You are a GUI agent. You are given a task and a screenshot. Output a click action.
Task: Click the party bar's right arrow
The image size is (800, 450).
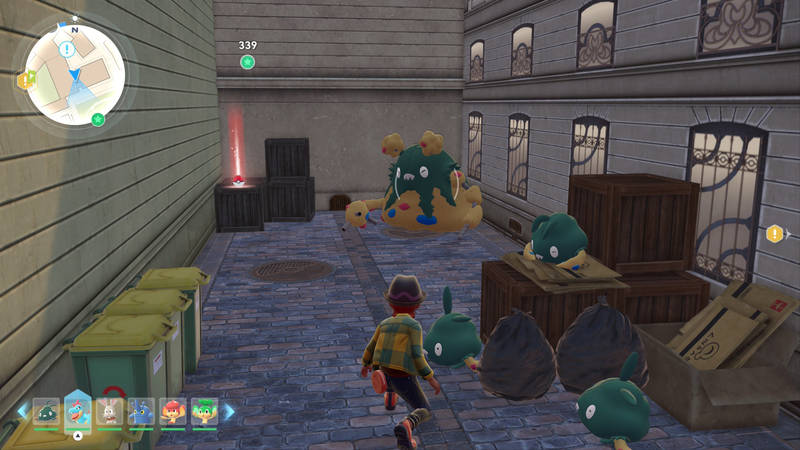point(229,411)
